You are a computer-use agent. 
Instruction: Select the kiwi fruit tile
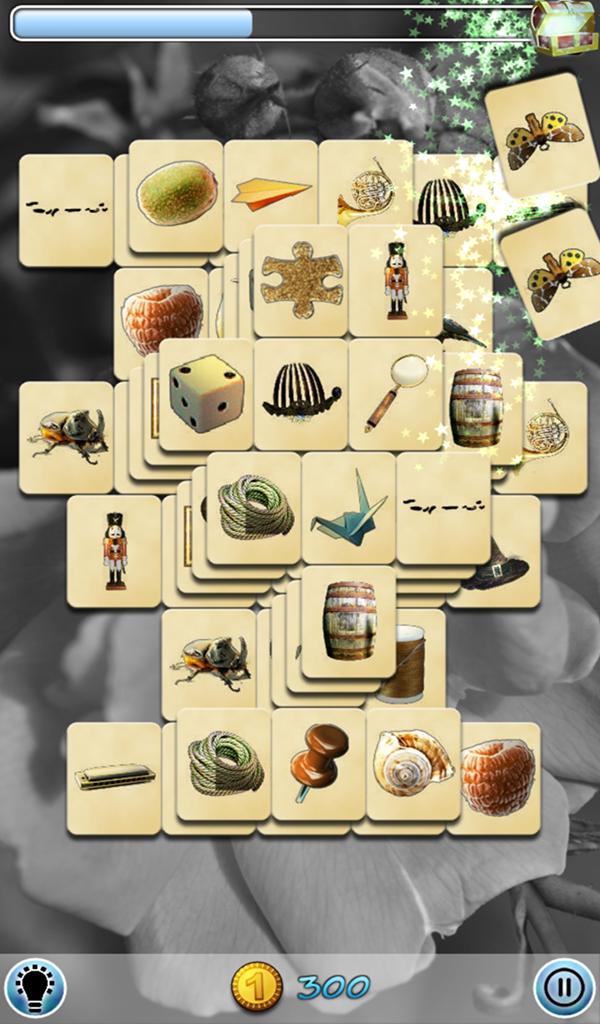[175, 193]
